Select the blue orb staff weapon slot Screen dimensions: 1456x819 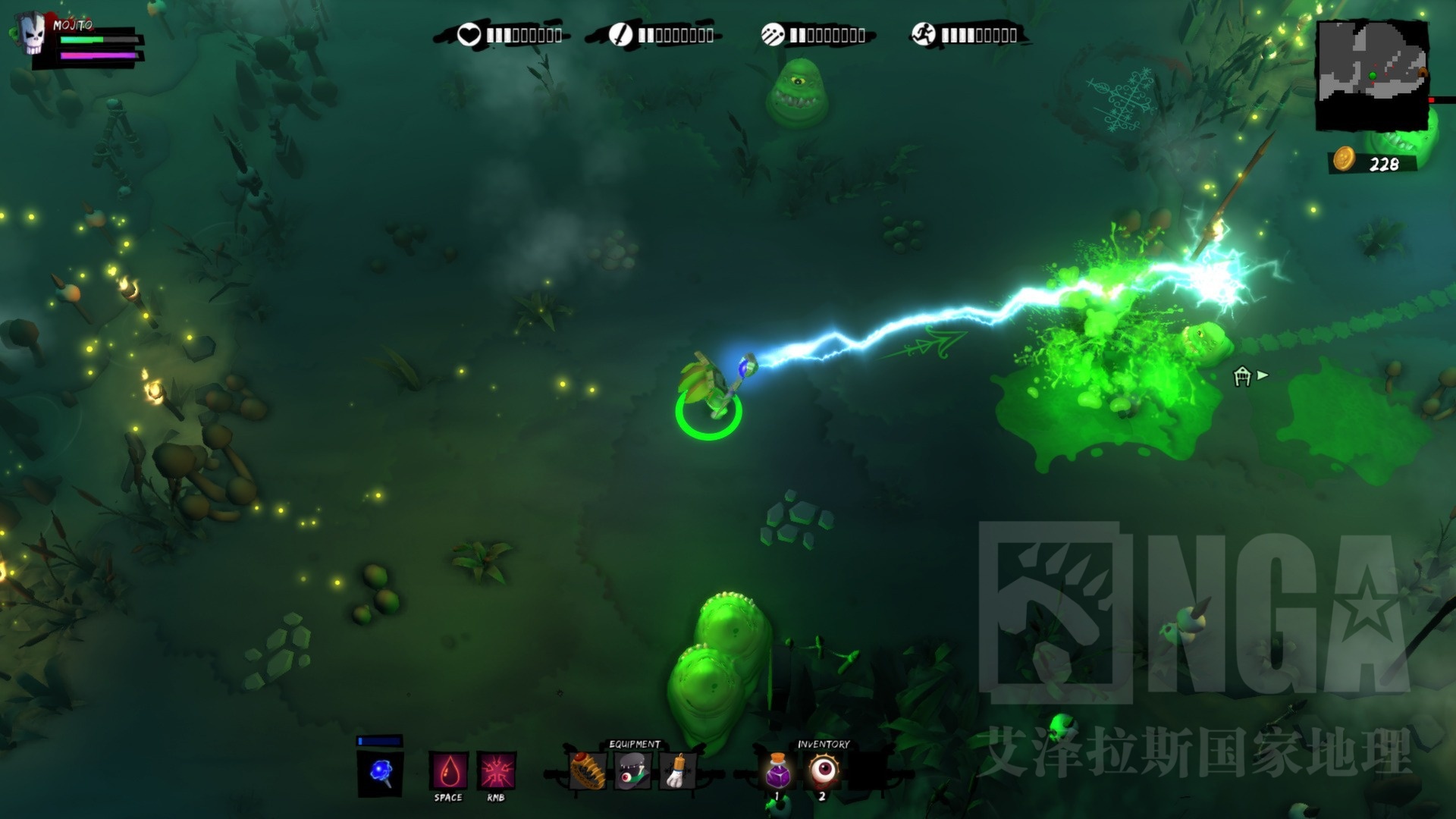tap(380, 773)
